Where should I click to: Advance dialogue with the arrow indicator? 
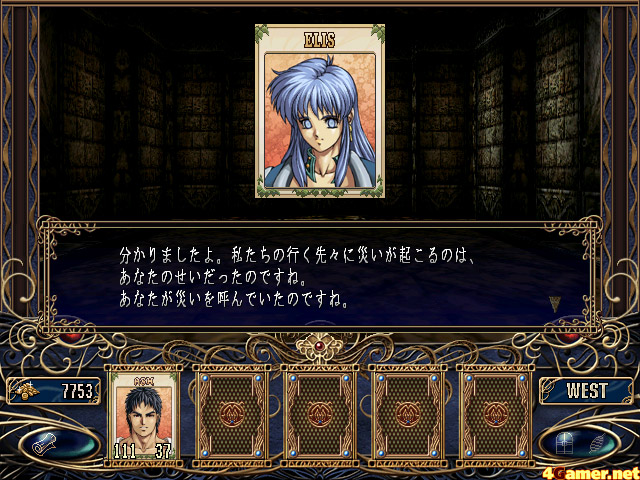pos(555,302)
